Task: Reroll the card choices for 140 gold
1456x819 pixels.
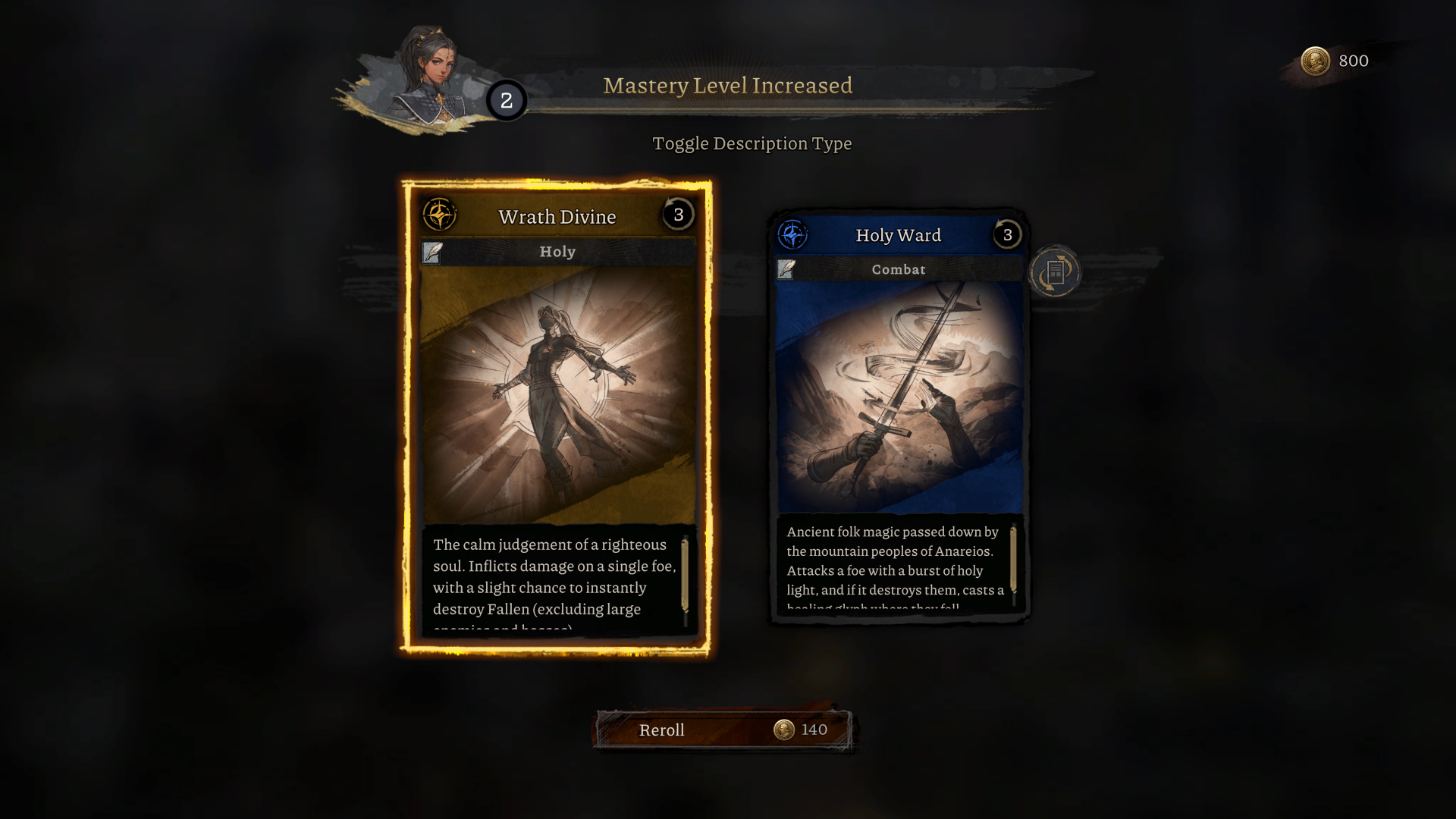Action: tap(723, 730)
